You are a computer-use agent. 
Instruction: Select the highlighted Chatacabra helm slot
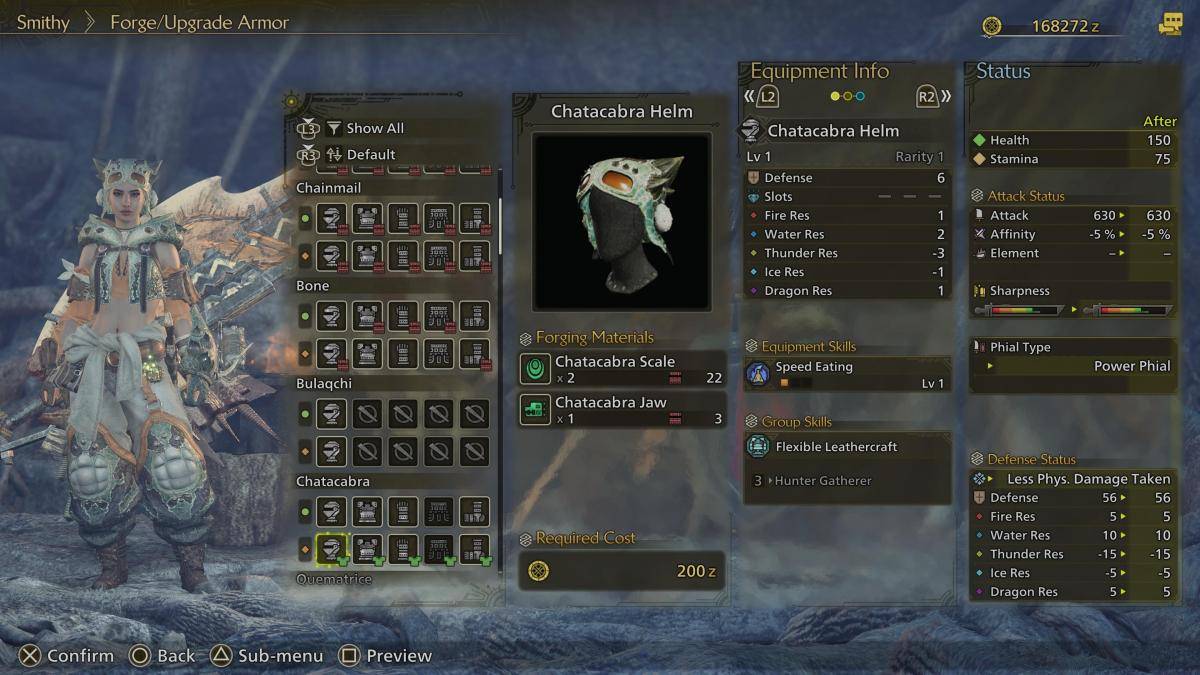(332, 548)
